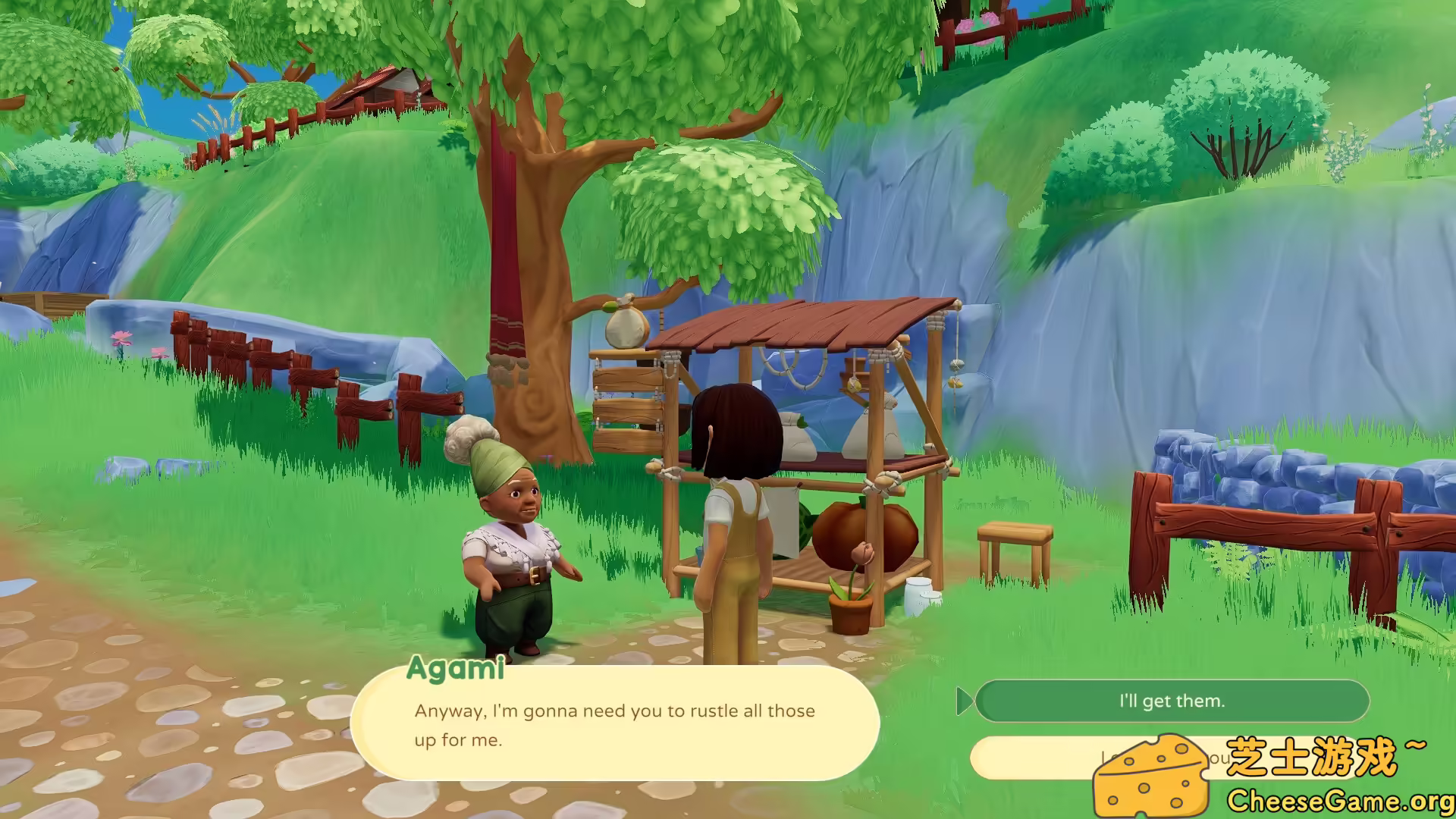The width and height of the screenshot is (1456, 819).
Task: Open the CheeseGame.org website link
Action: tap(1342, 799)
